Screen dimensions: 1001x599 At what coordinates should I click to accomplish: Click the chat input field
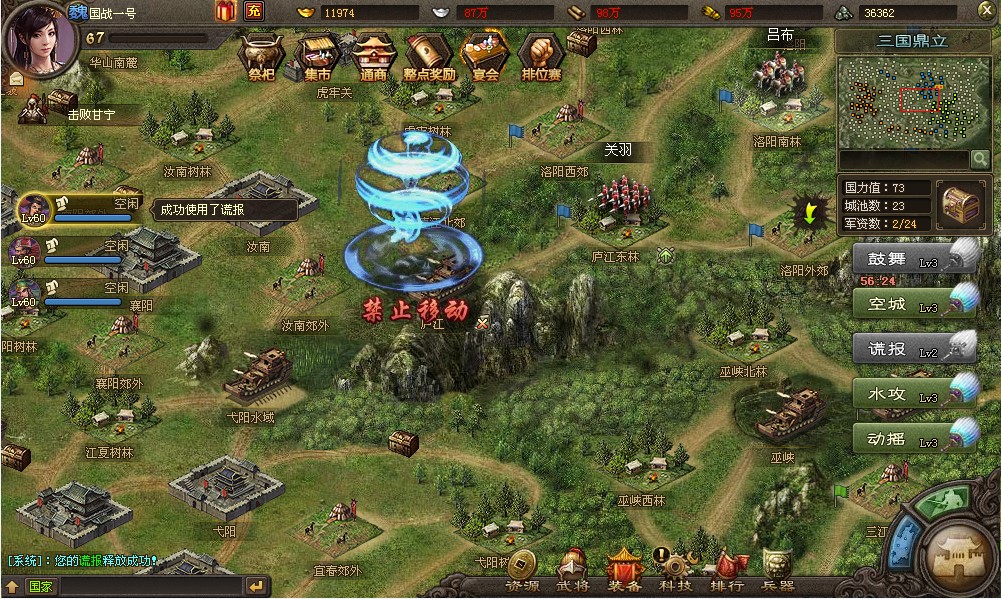[135, 586]
